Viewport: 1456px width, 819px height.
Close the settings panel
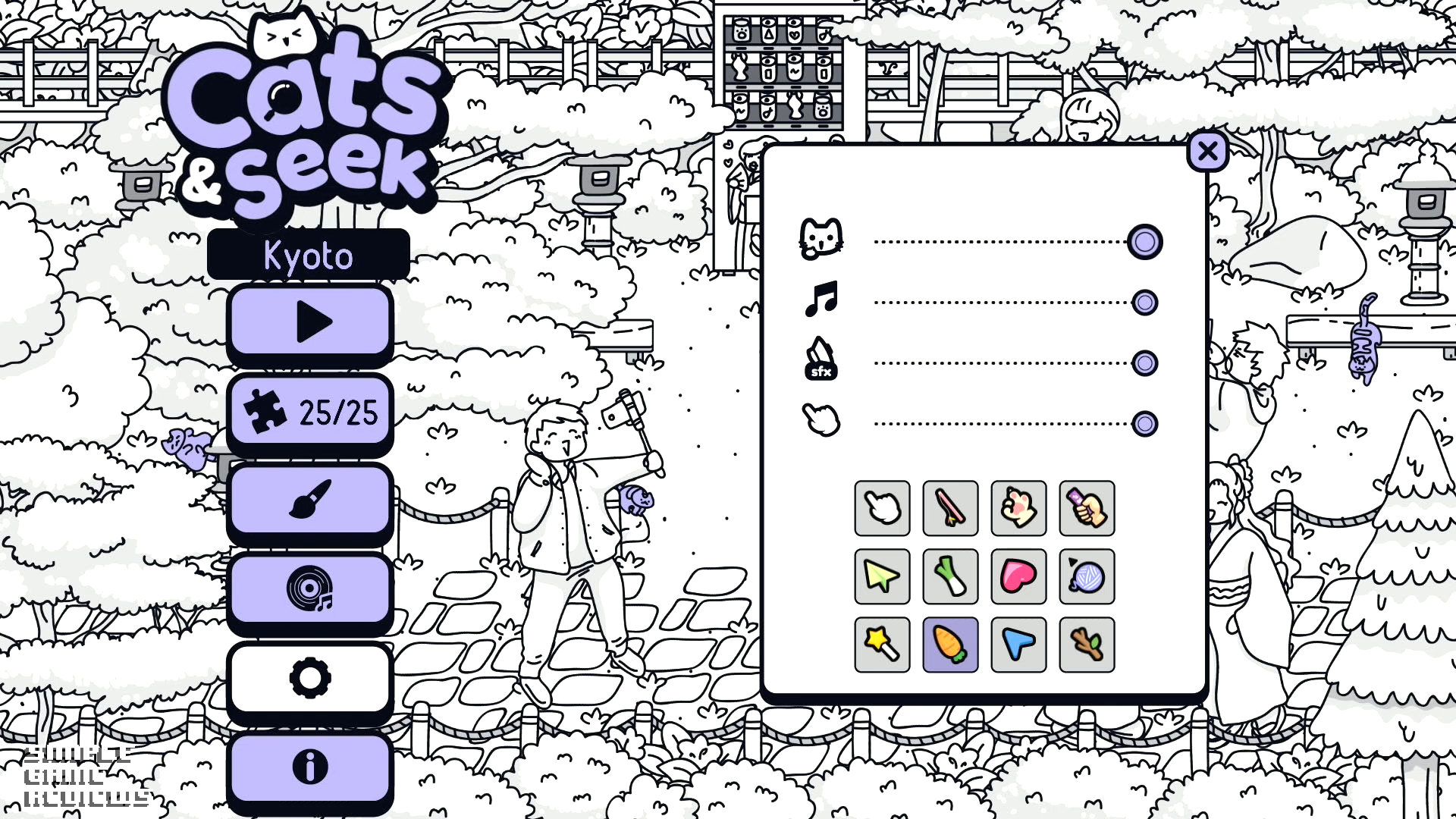(1207, 152)
